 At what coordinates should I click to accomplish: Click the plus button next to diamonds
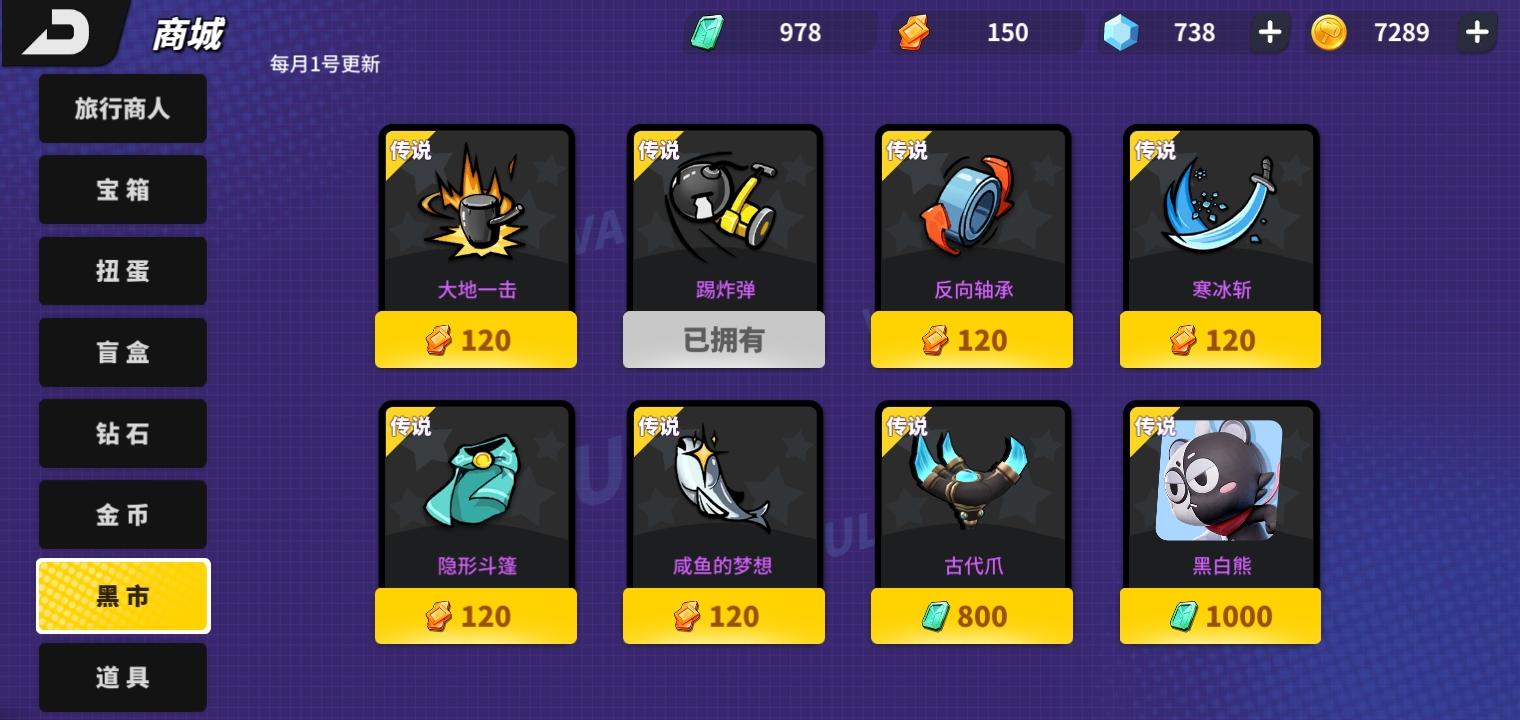(x=1269, y=32)
